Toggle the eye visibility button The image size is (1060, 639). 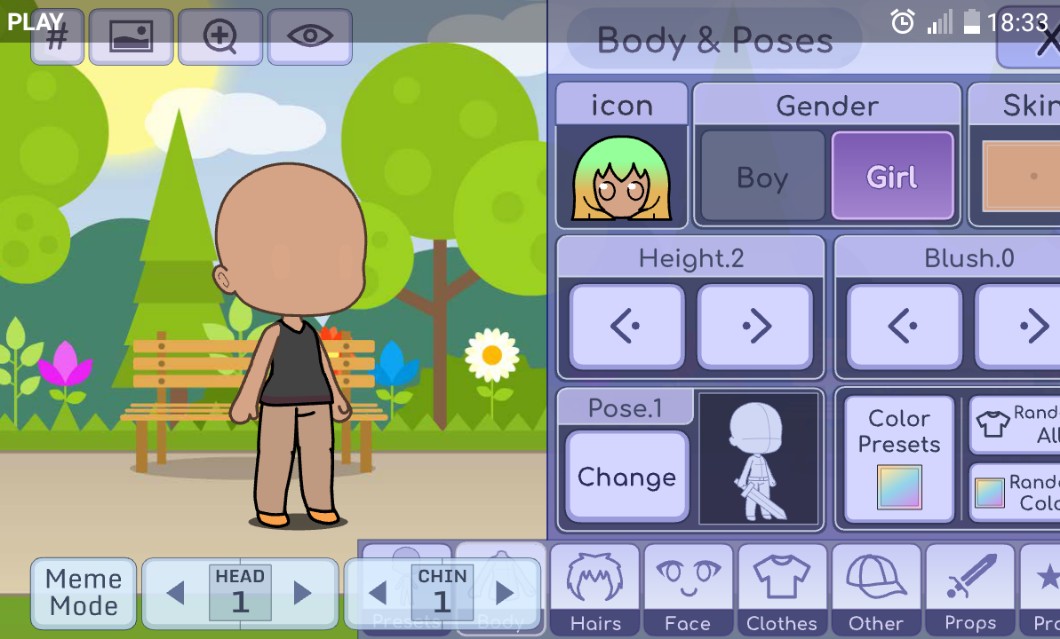[x=310, y=37]
